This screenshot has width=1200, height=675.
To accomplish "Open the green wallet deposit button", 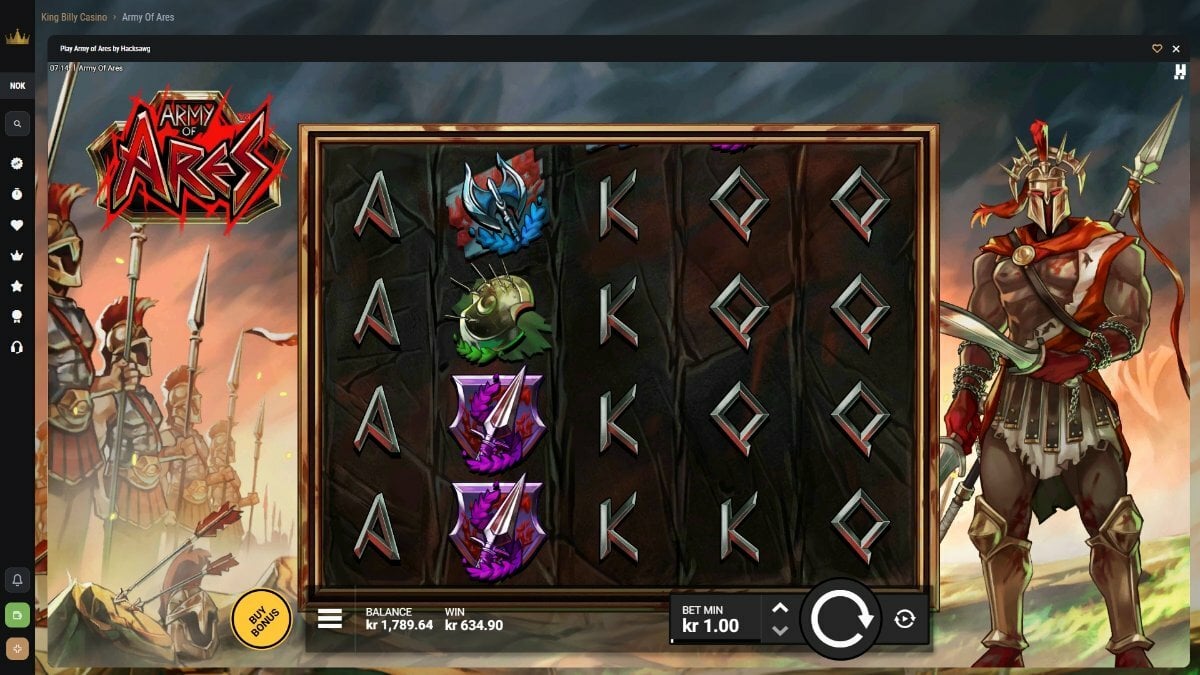I will click(x=17, y=614).
